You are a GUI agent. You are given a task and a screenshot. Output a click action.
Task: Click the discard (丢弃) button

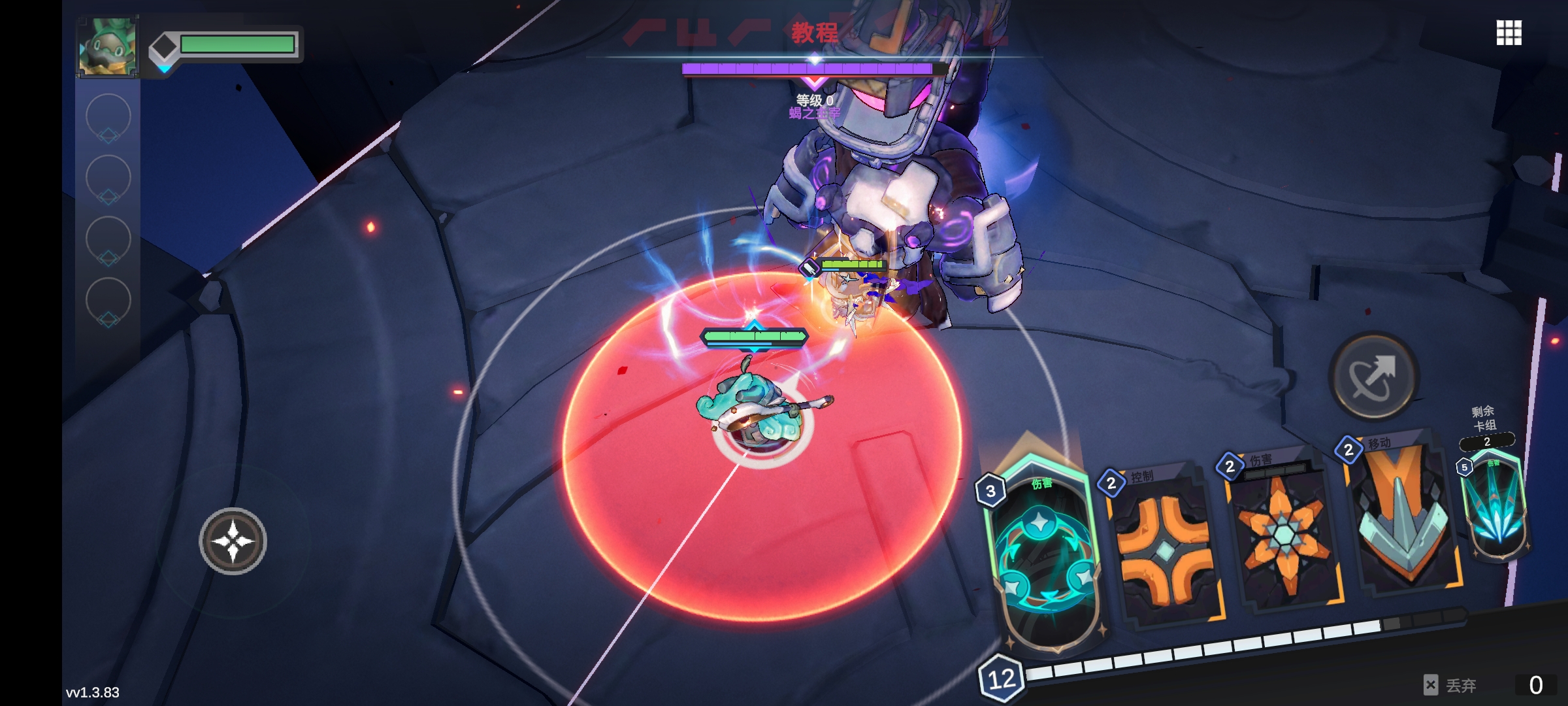pos(1452,685)
